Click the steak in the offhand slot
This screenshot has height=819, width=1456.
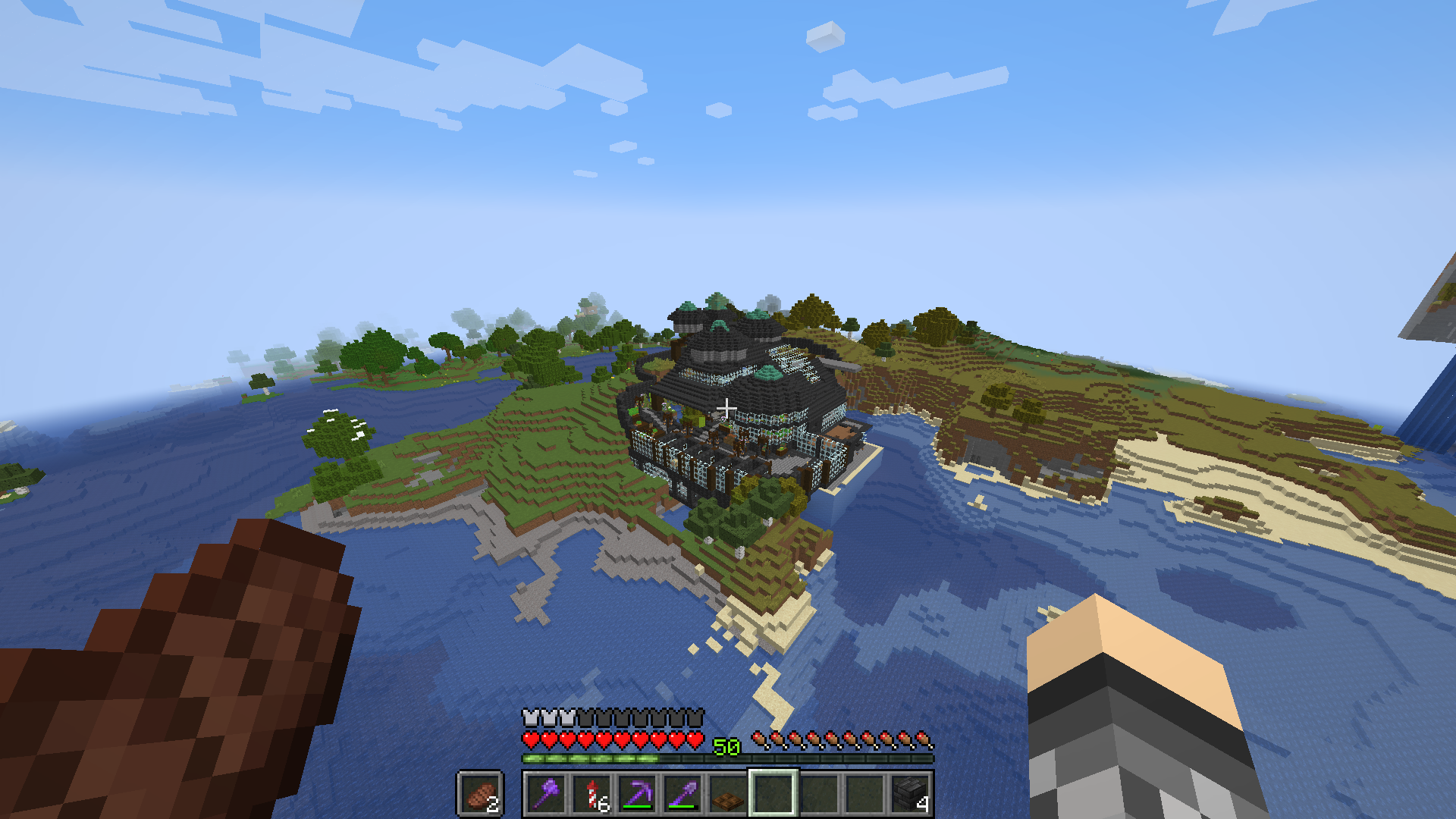coord(481,795)
